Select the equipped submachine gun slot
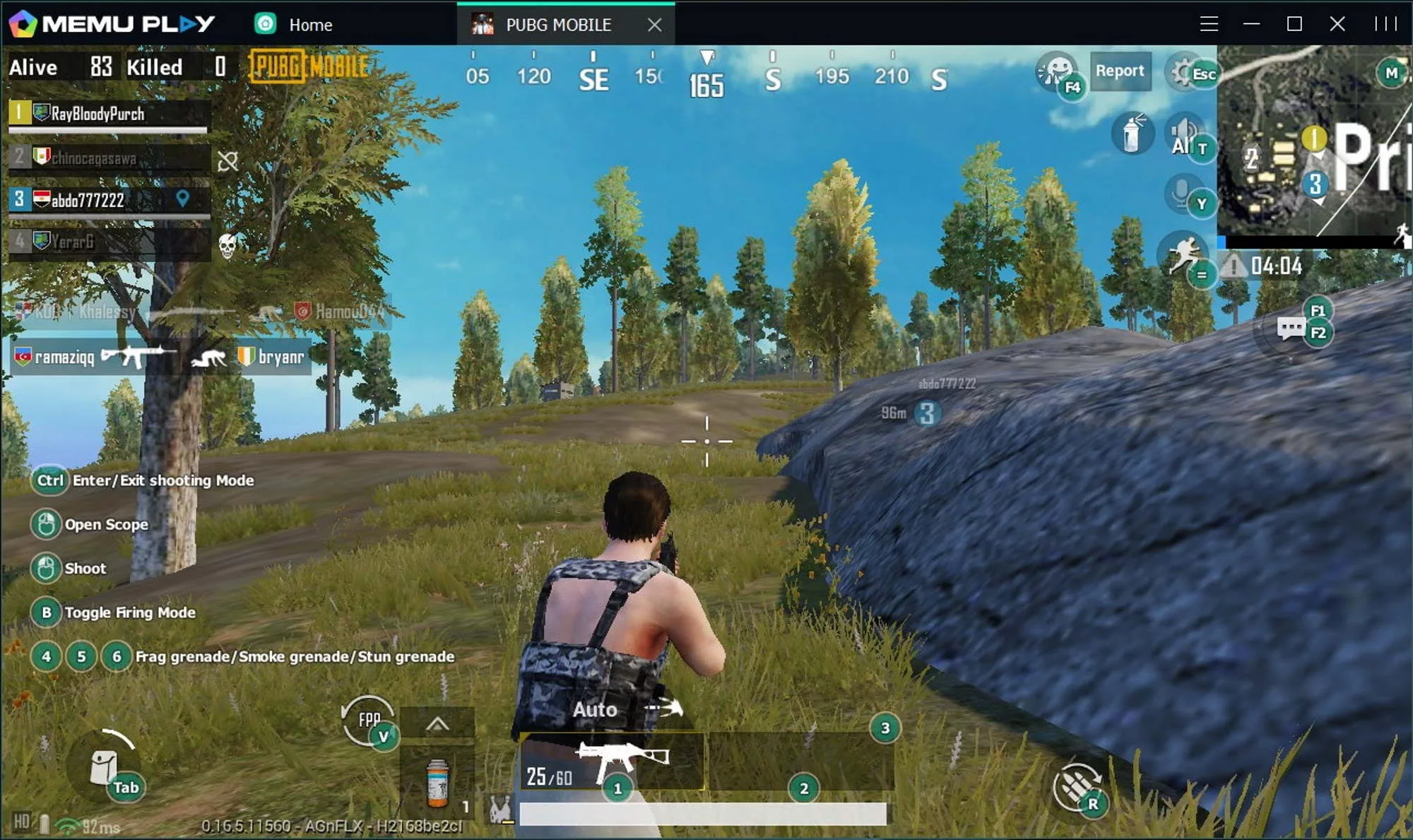The width and height of the screenshot is (1413, 840). point(613,762)
